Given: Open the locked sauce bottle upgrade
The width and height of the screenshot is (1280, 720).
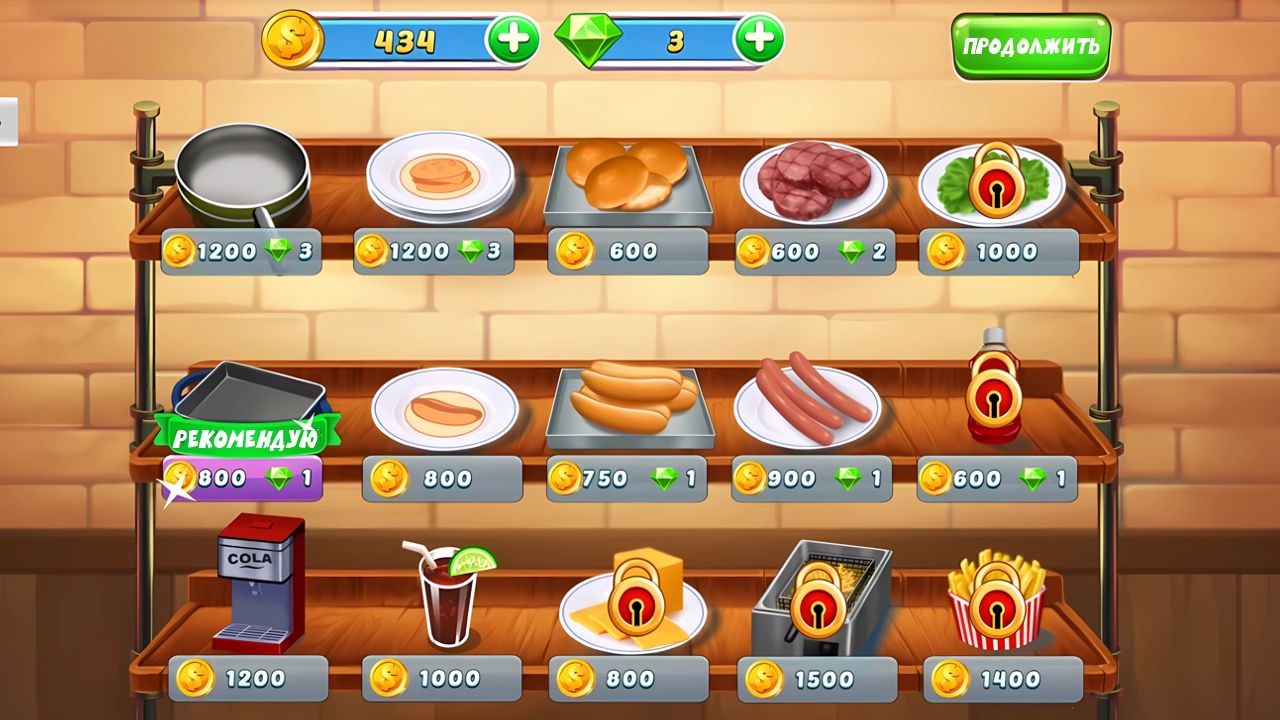Looking at the screenshot, I should (995, 400).
